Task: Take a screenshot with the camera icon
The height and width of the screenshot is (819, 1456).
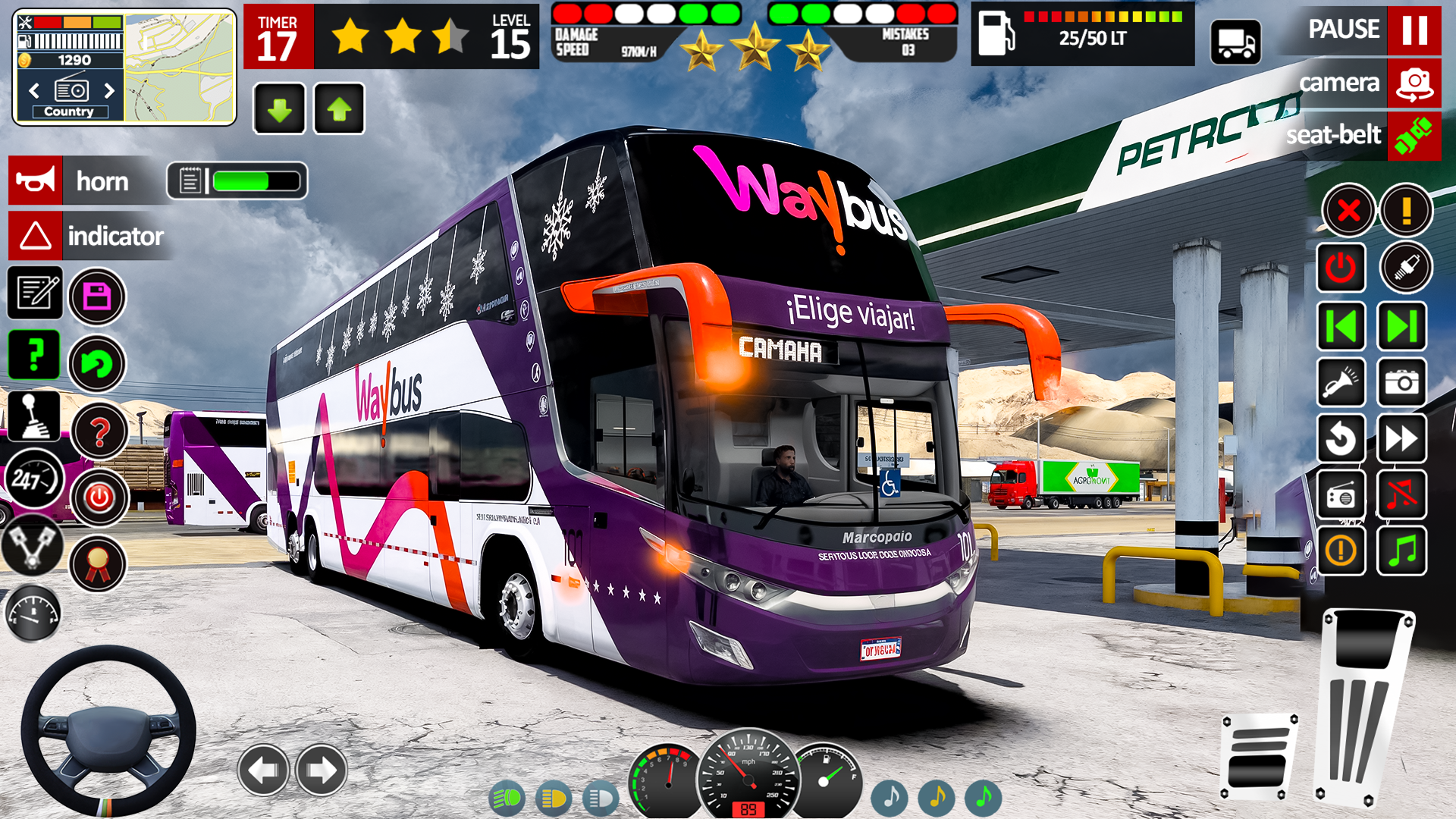Action: 1401,382
